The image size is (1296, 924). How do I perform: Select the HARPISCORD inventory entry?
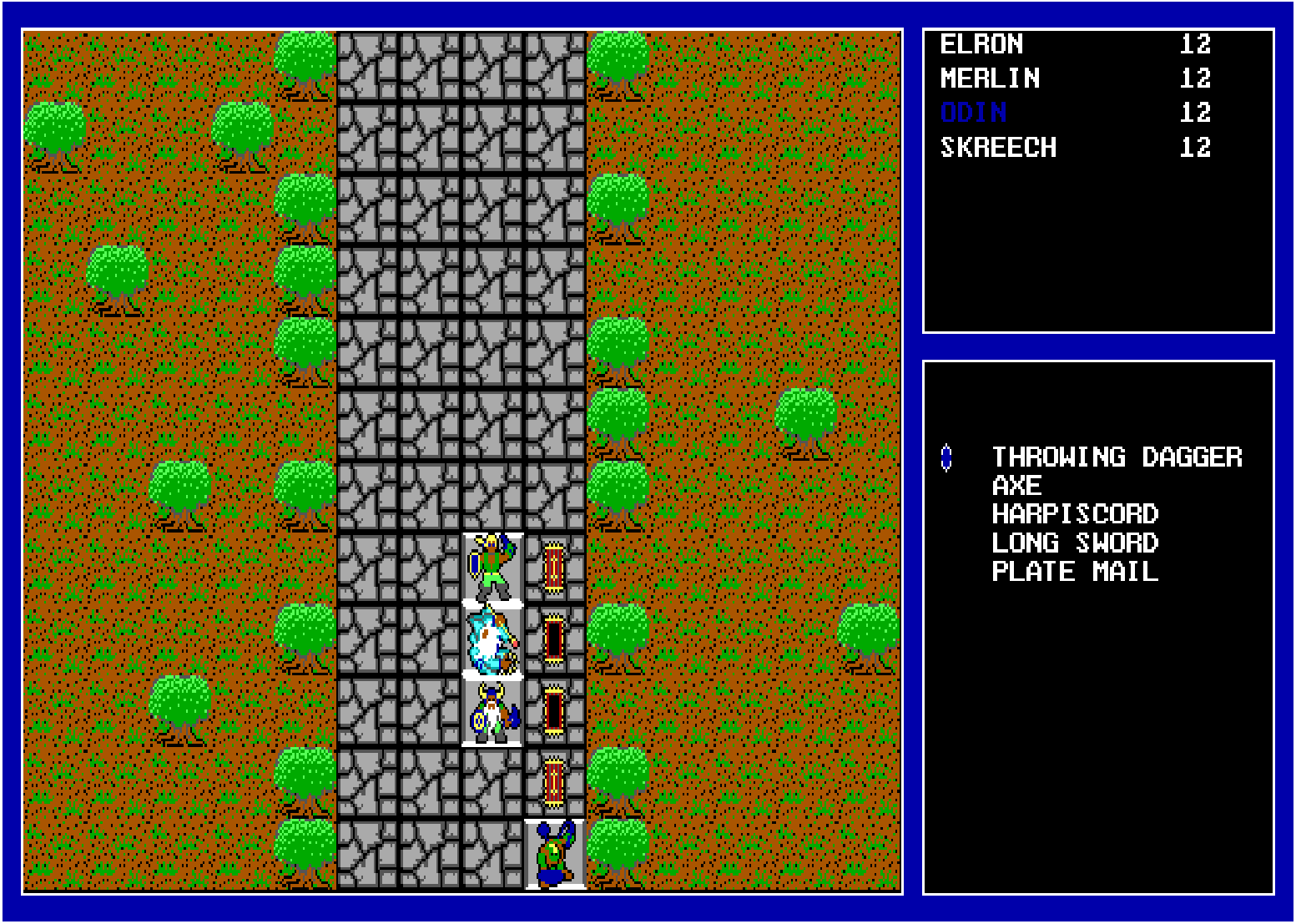coord(1075,514)
